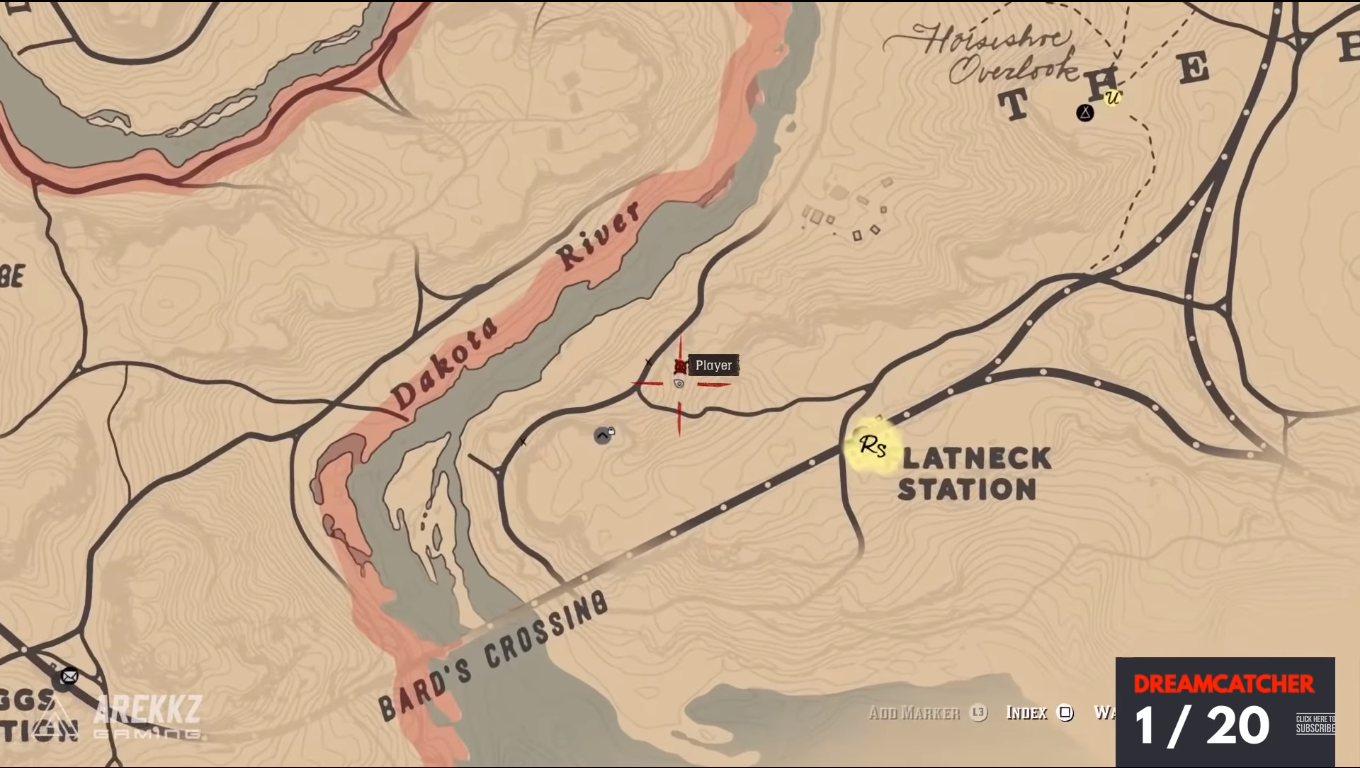Open the "Rs" marker at Flatneck Station

(871, 446)
